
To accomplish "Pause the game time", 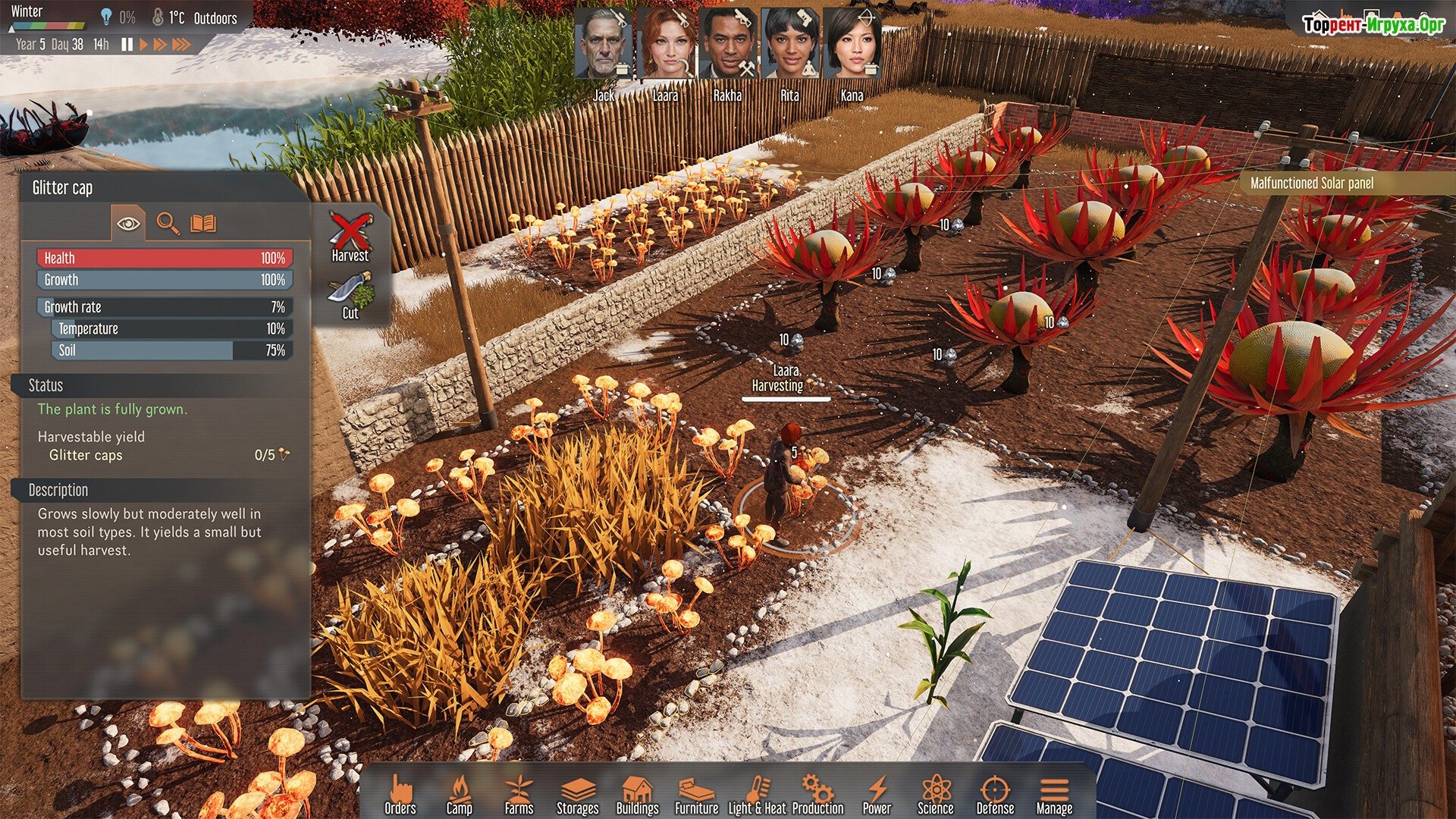I will (x=127, y=45).
